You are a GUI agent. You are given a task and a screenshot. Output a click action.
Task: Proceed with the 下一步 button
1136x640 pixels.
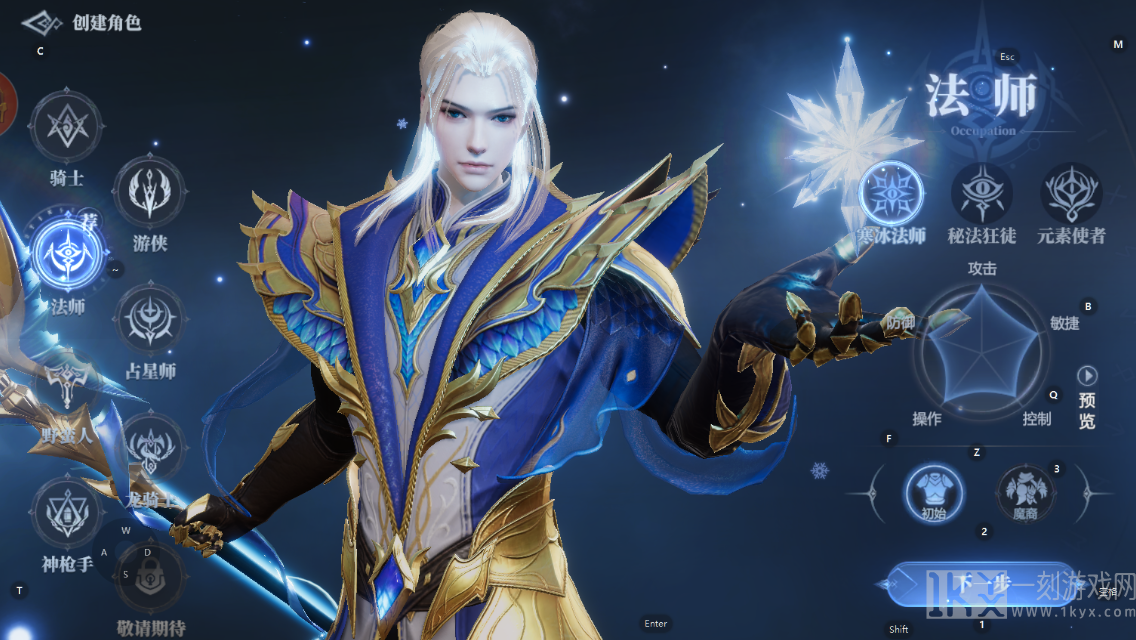(978, 584)
